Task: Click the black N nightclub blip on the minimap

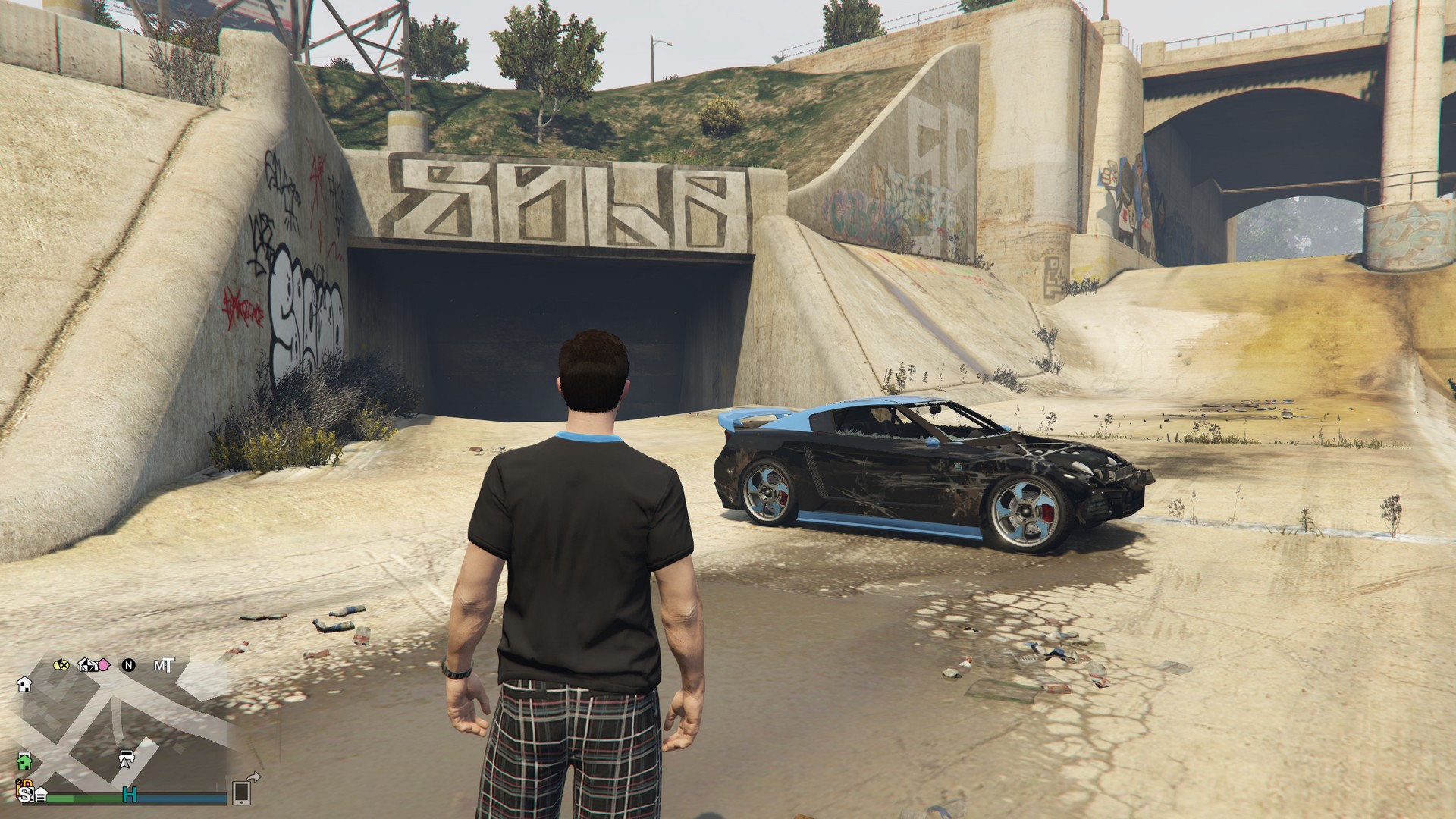Action: [129, 666]
